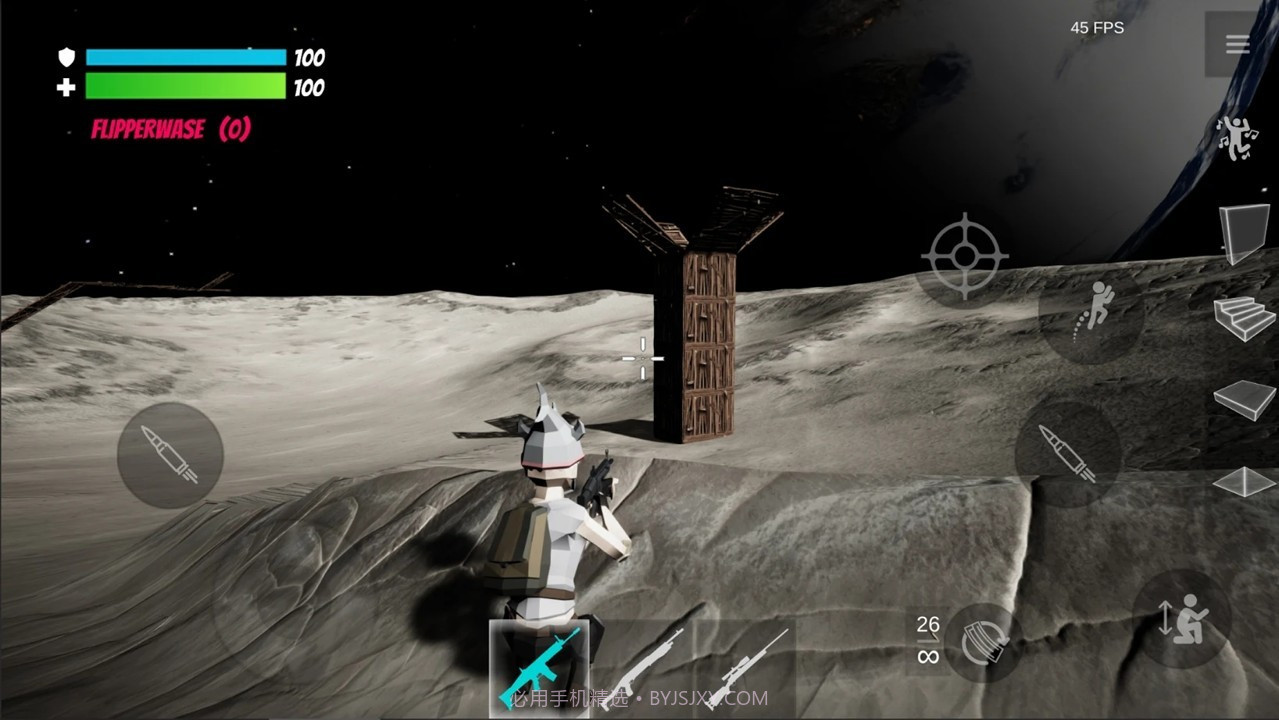The image size is (1279, 720).
Task: Reload using the magazine button
Action: (983, 642)
